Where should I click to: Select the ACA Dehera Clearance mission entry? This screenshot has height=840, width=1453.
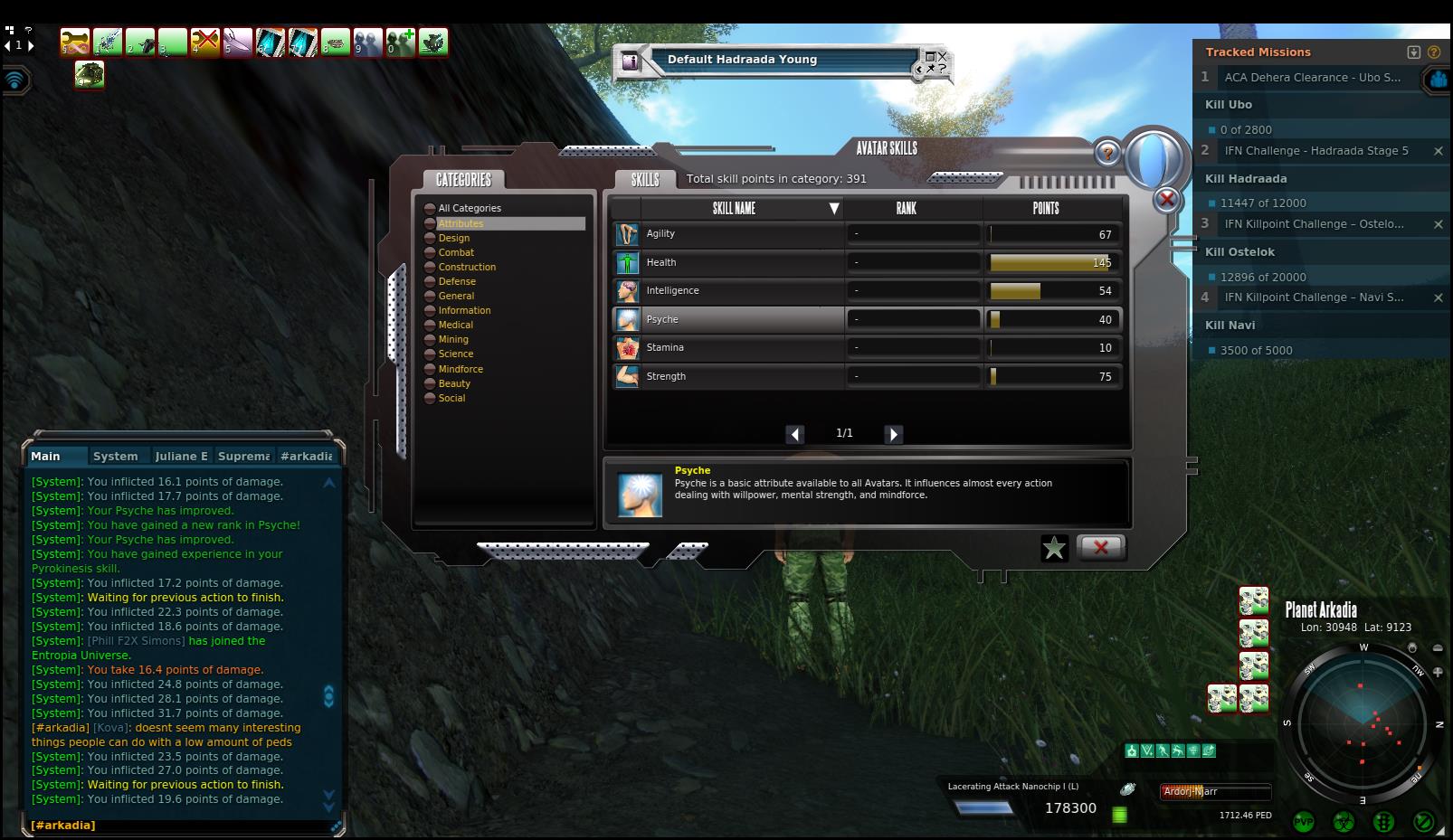click(x=1312, y=78)
